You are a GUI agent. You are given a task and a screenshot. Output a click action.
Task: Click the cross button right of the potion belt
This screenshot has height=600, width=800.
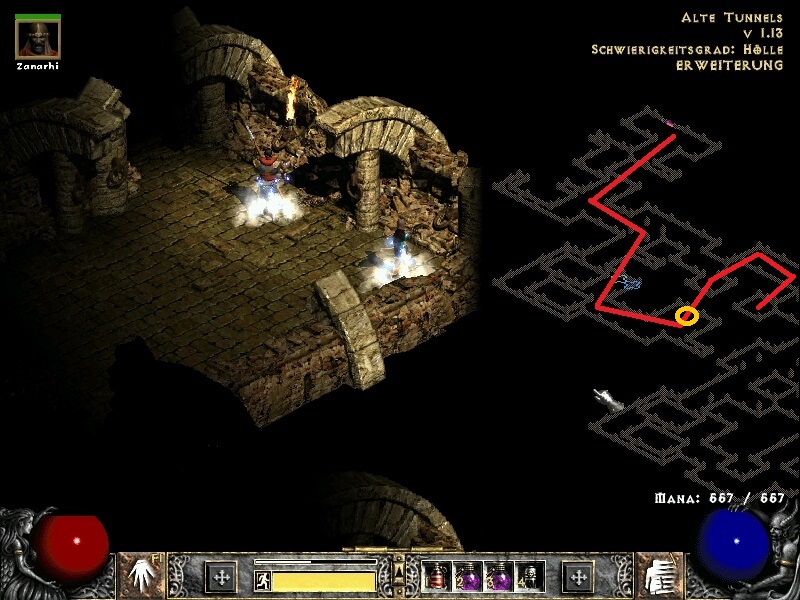[578, 577]
